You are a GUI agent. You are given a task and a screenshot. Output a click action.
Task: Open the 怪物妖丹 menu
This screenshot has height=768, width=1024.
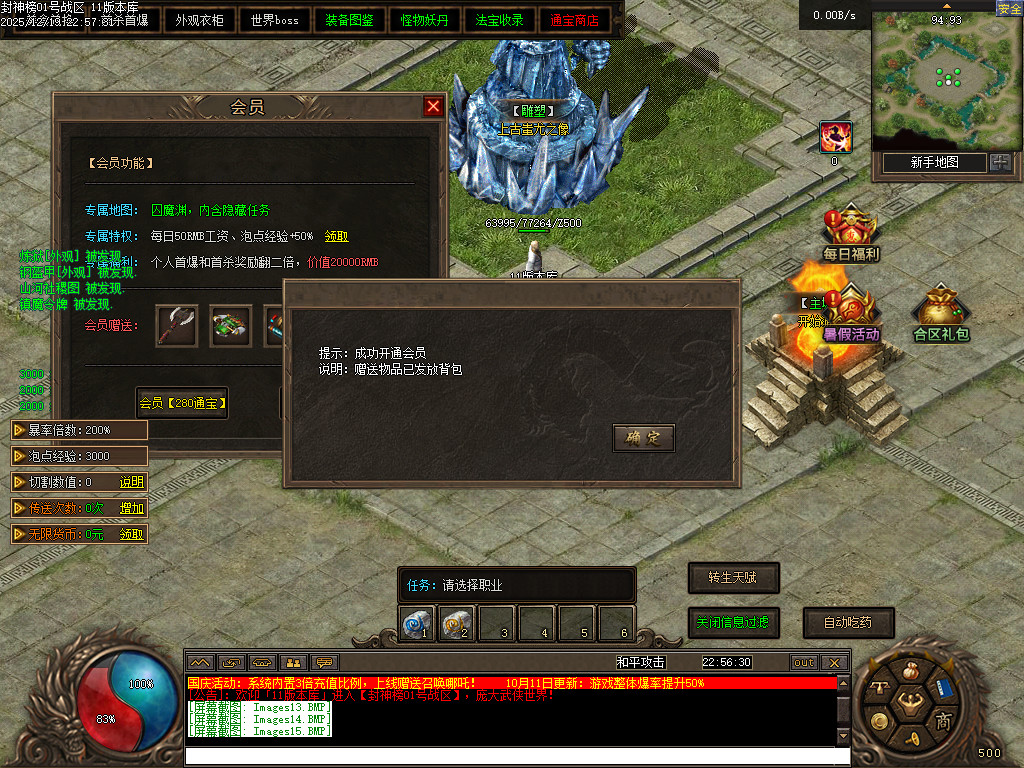click(425, 20)
